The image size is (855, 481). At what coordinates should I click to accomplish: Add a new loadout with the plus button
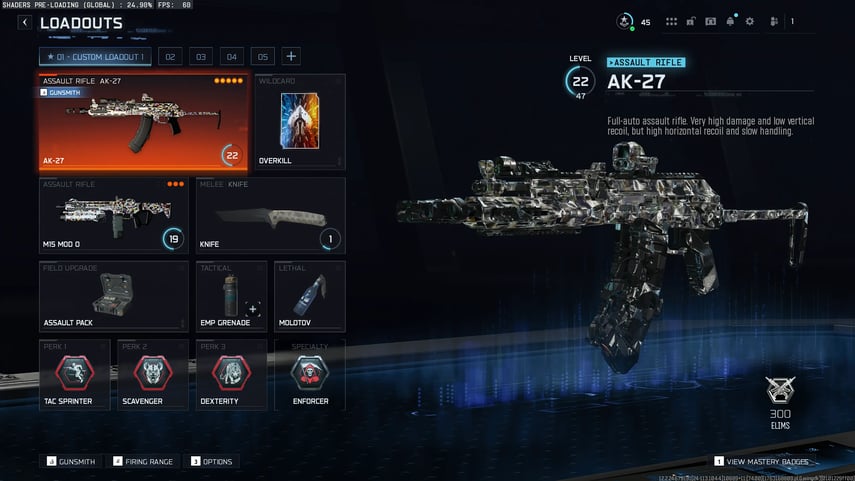click(x=291, y=57)
